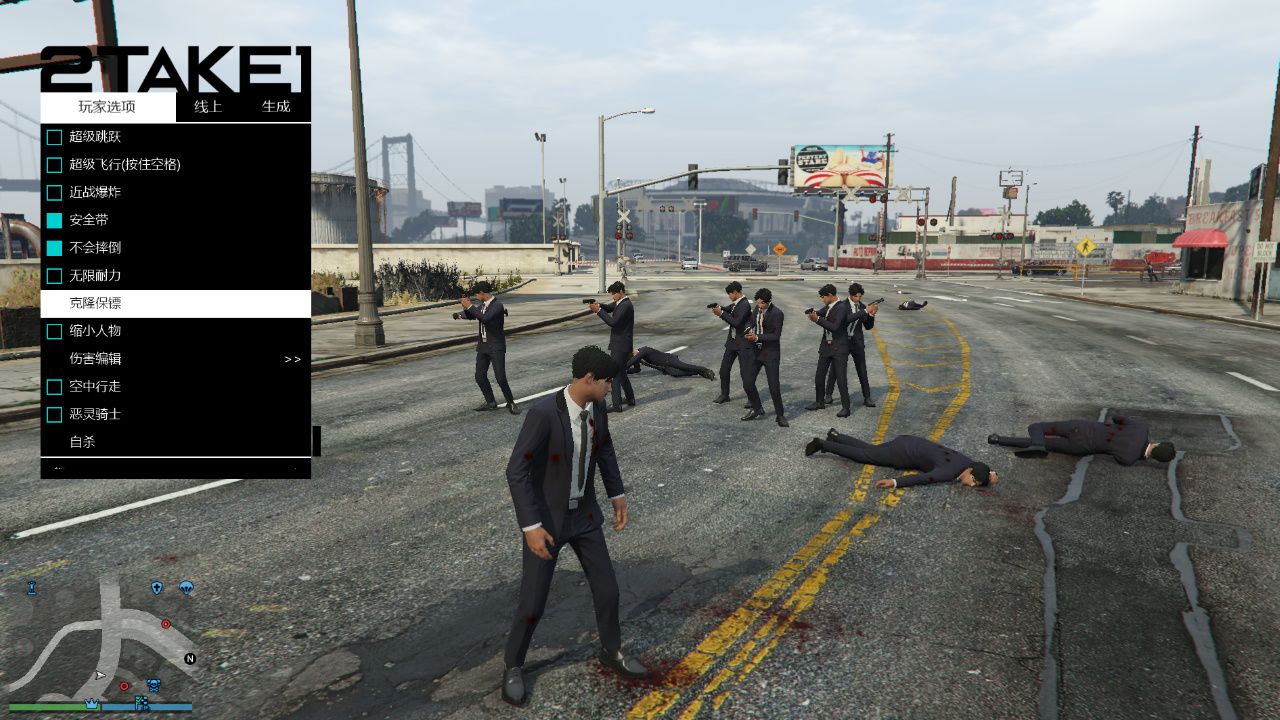This screenshot has width=1280, height=720.
Task: Click the scrollbar on the menu's right edge
Action: pos(315,440)
